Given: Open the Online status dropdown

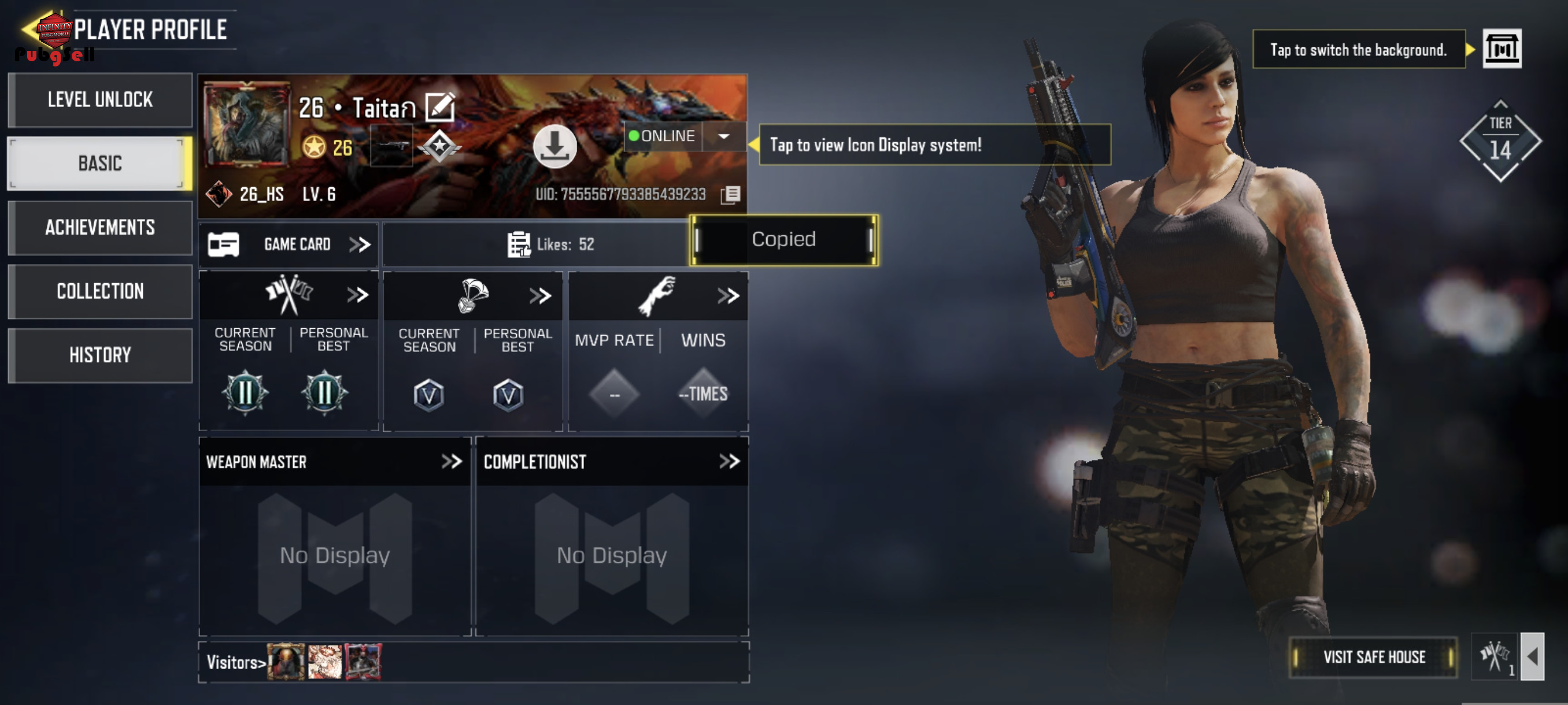Looking at the screenshot, I should (723, 136).
